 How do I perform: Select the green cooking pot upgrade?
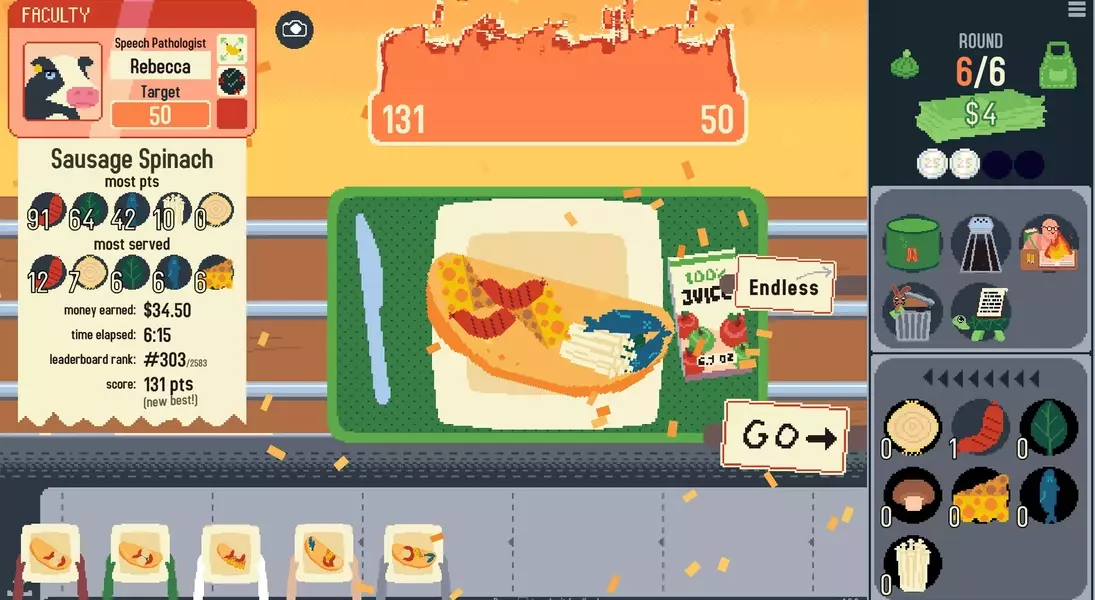(x=914, y=244)
